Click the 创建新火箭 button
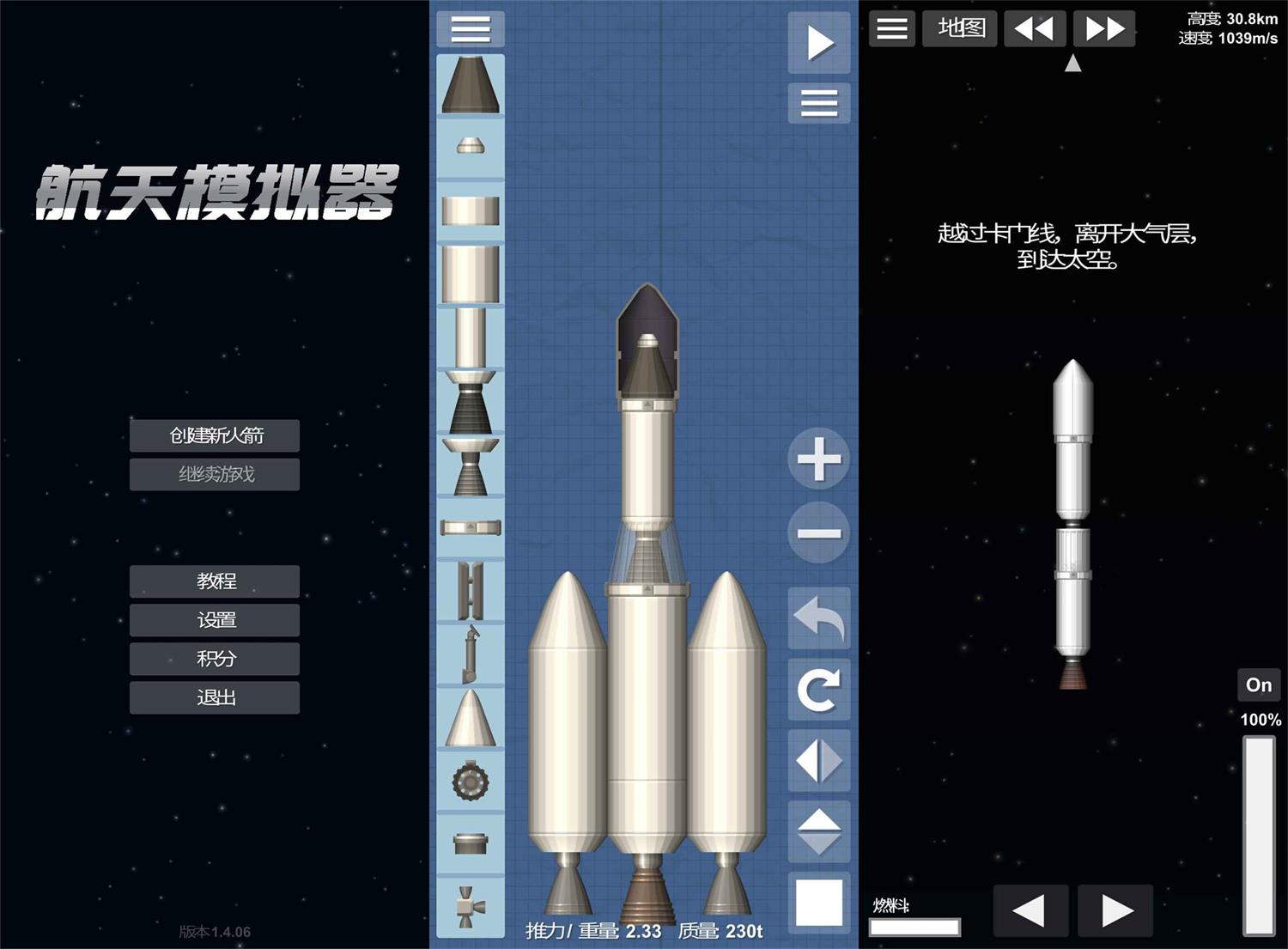Image resolution: width=1288 pixels, height=949 pixels. click(214, 435)
